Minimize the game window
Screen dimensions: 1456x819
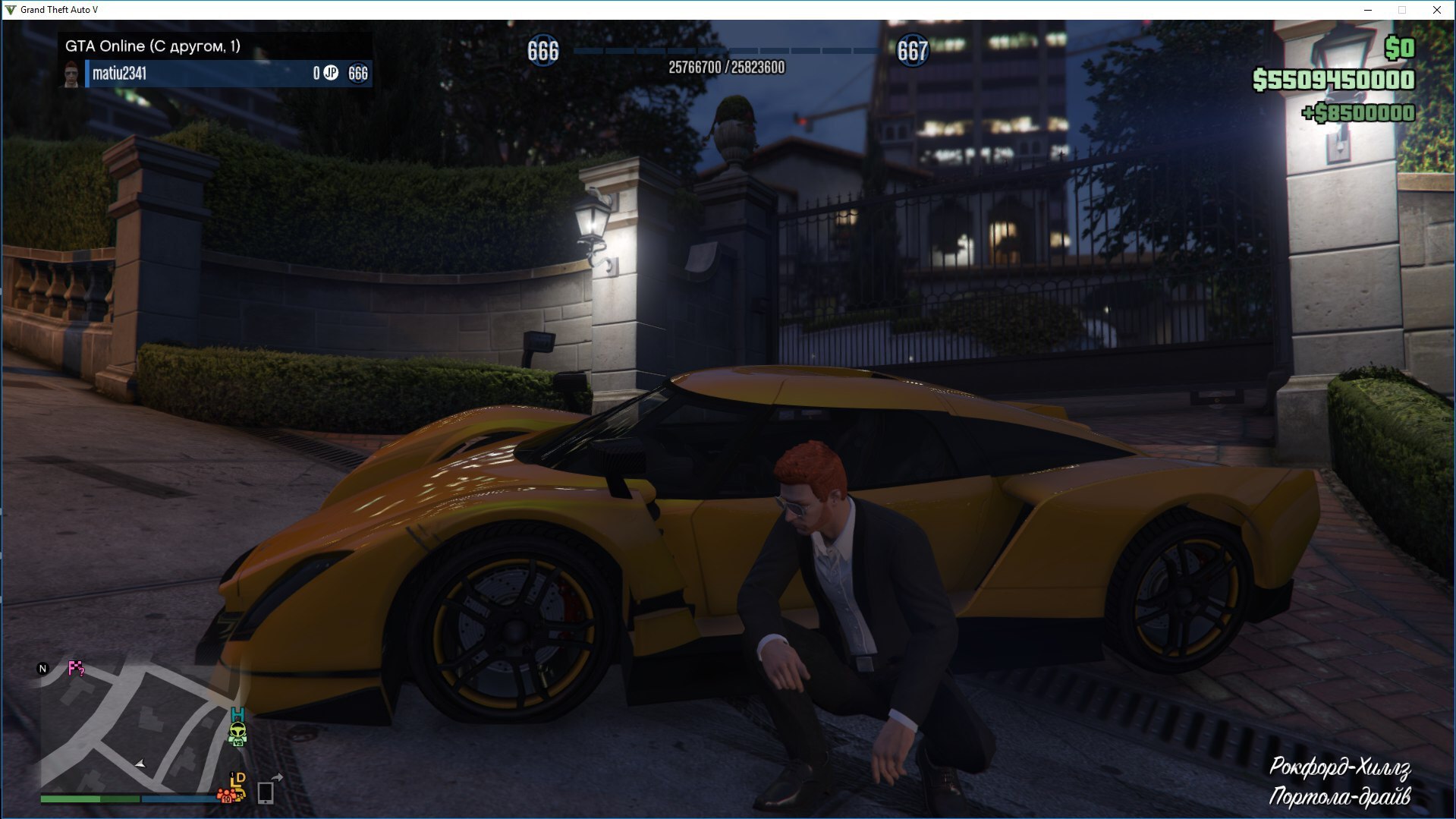point(1368,10)
